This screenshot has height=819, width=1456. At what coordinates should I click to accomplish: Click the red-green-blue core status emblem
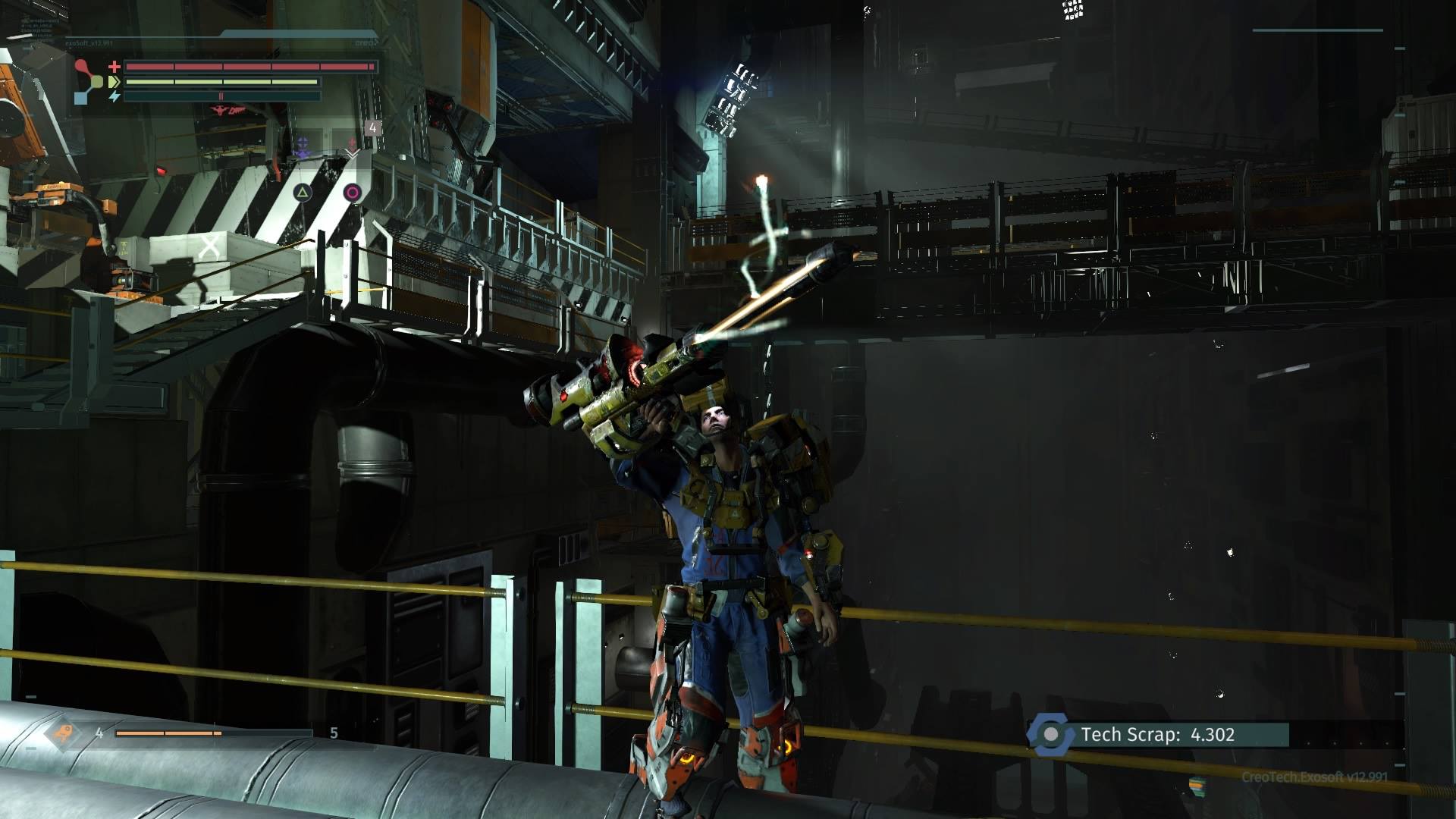[89, 81]
